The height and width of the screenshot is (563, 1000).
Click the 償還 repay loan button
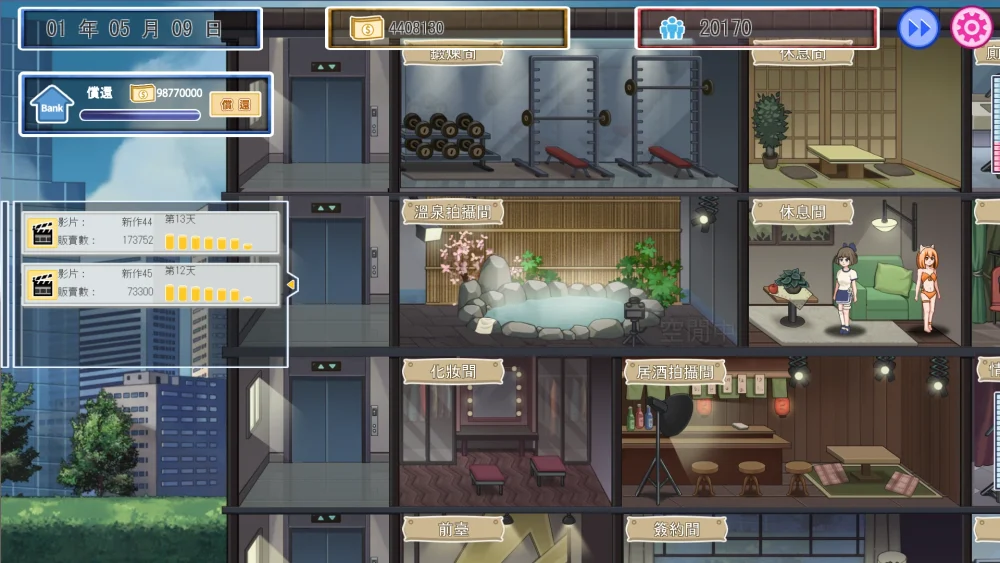pyautogui.click(x=235, y=104)
